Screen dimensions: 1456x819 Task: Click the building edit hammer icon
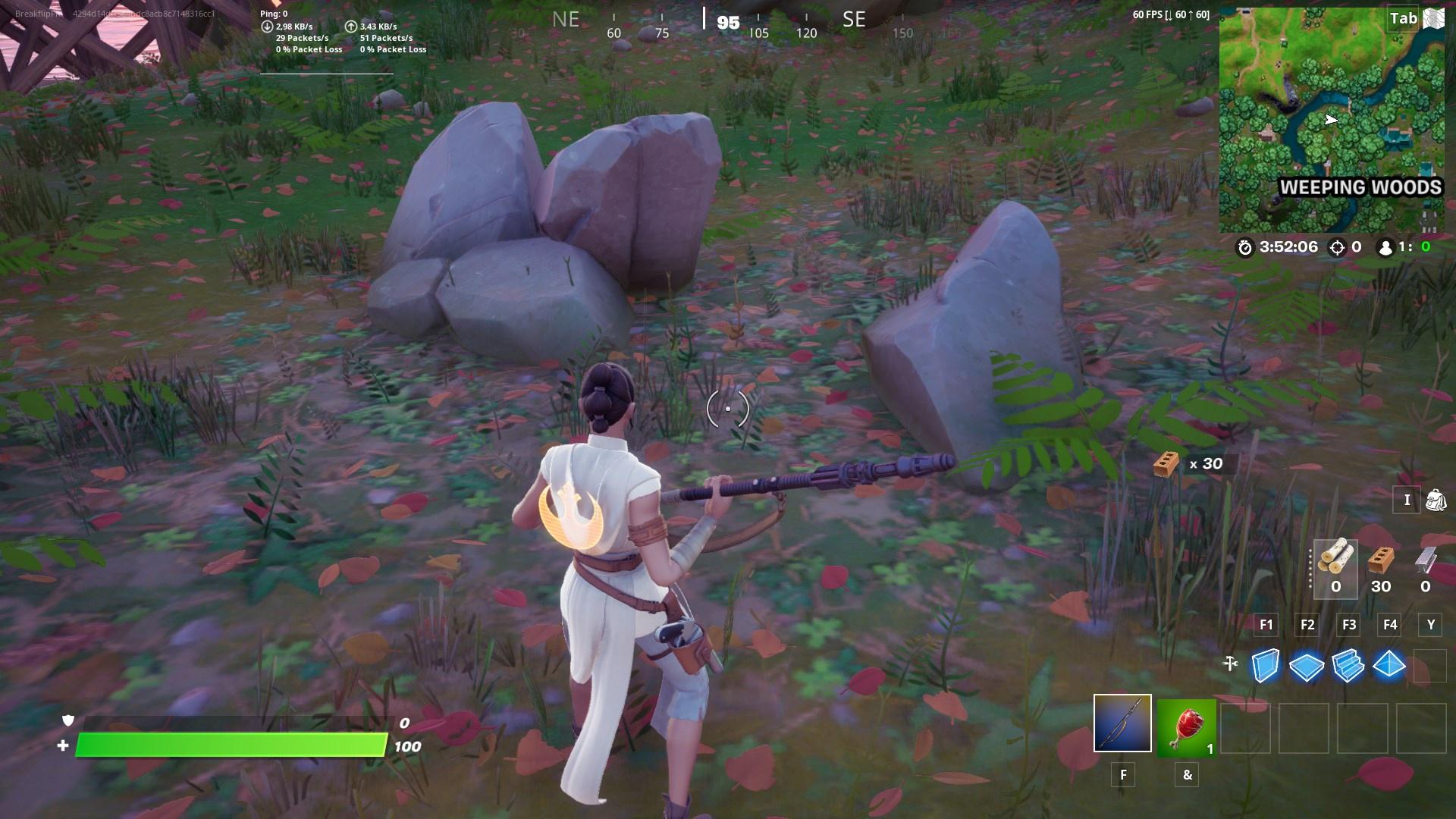click(1228, 664)
